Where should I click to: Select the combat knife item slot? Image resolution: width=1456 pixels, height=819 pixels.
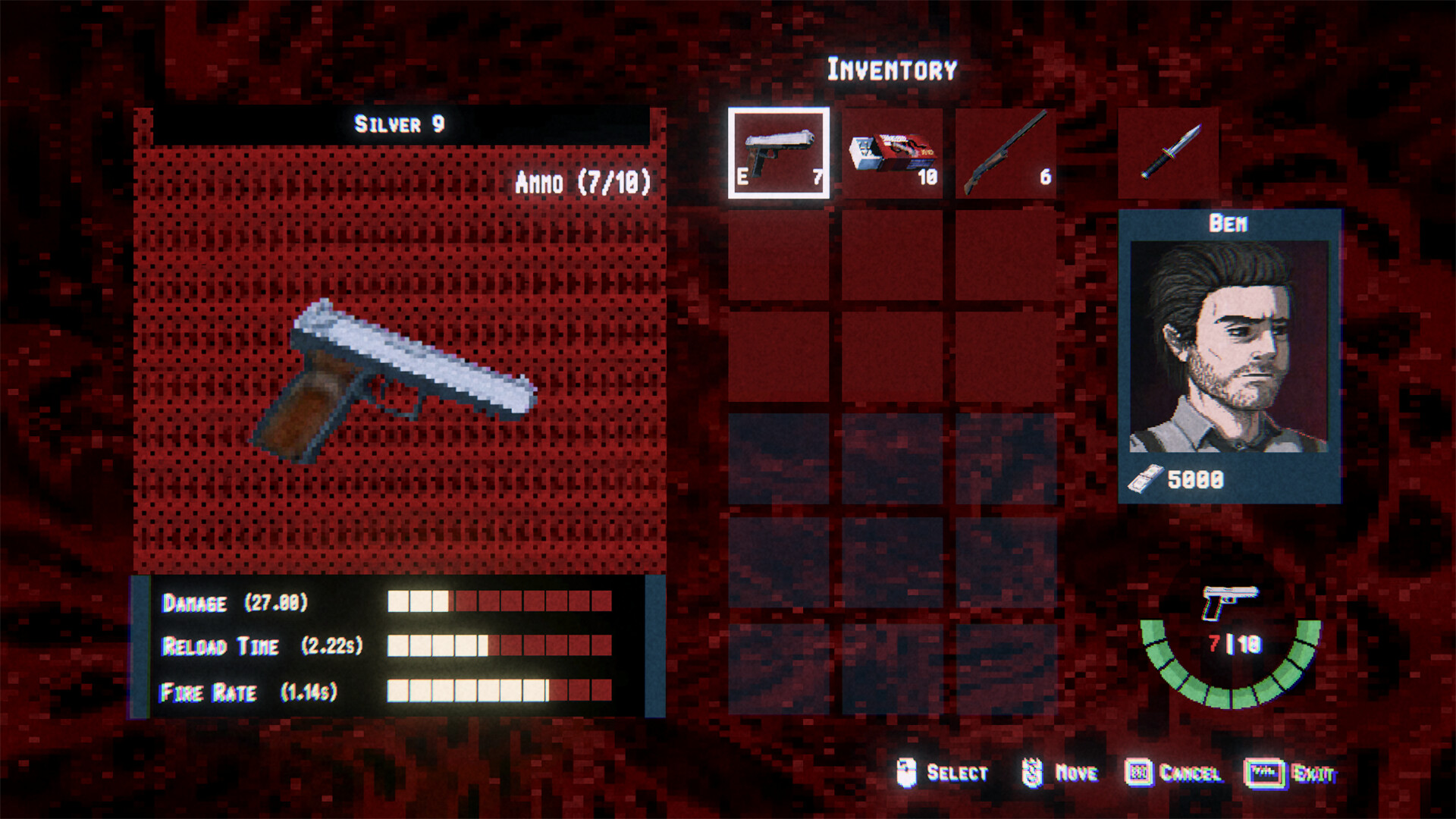(x=1168, y=152)
